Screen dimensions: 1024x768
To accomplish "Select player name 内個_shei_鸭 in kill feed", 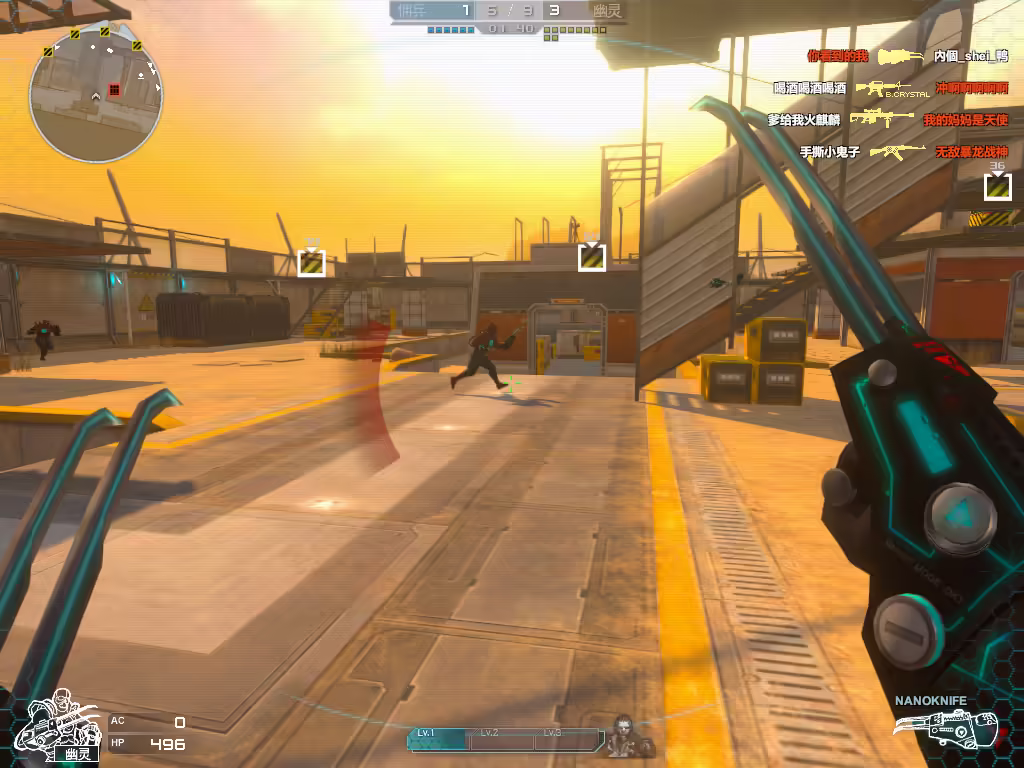I will [x=970, y=57].
